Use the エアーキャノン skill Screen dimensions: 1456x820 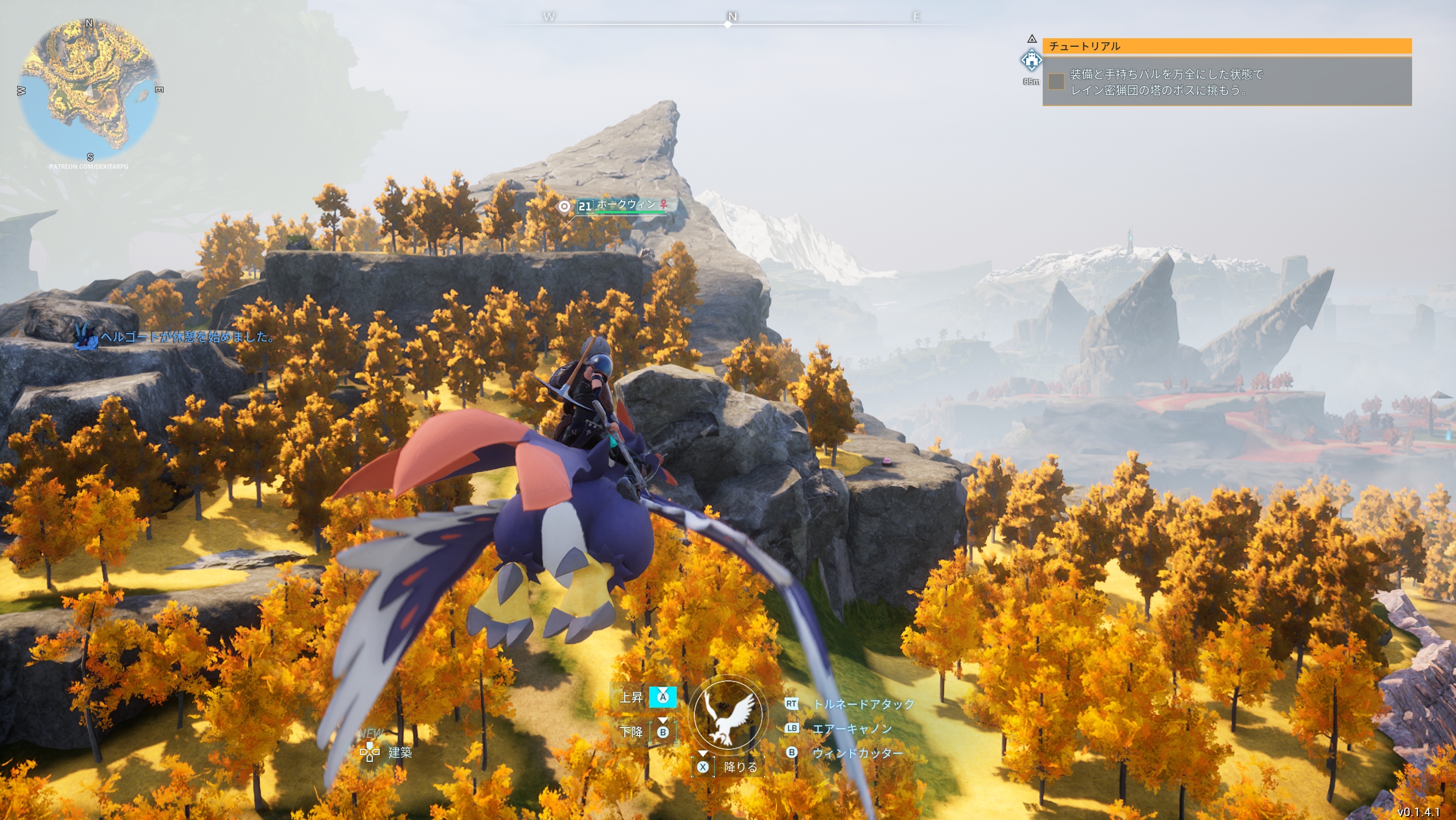coord(852,729)
